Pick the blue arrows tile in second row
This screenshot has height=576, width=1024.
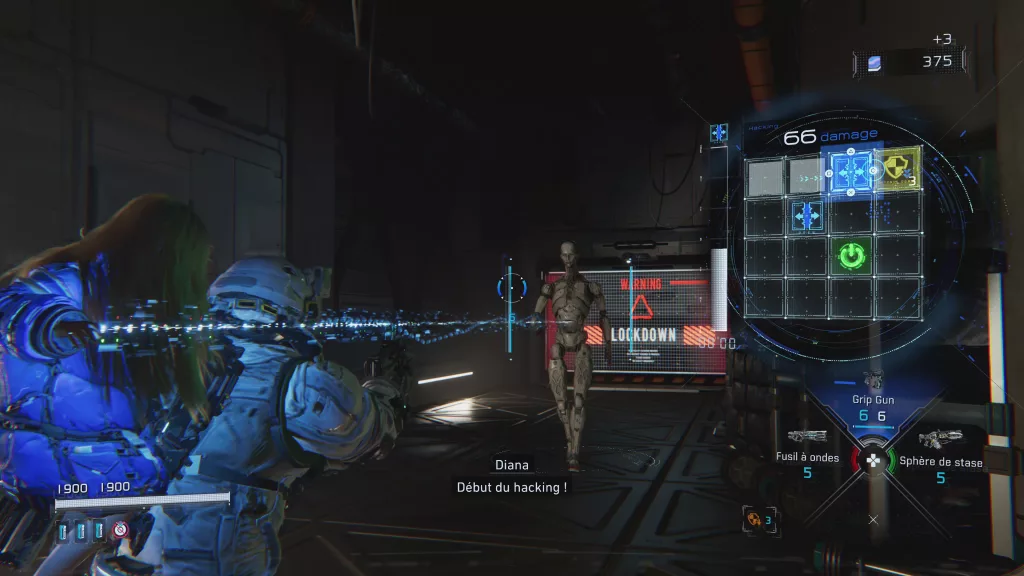[x=807, y=214]
